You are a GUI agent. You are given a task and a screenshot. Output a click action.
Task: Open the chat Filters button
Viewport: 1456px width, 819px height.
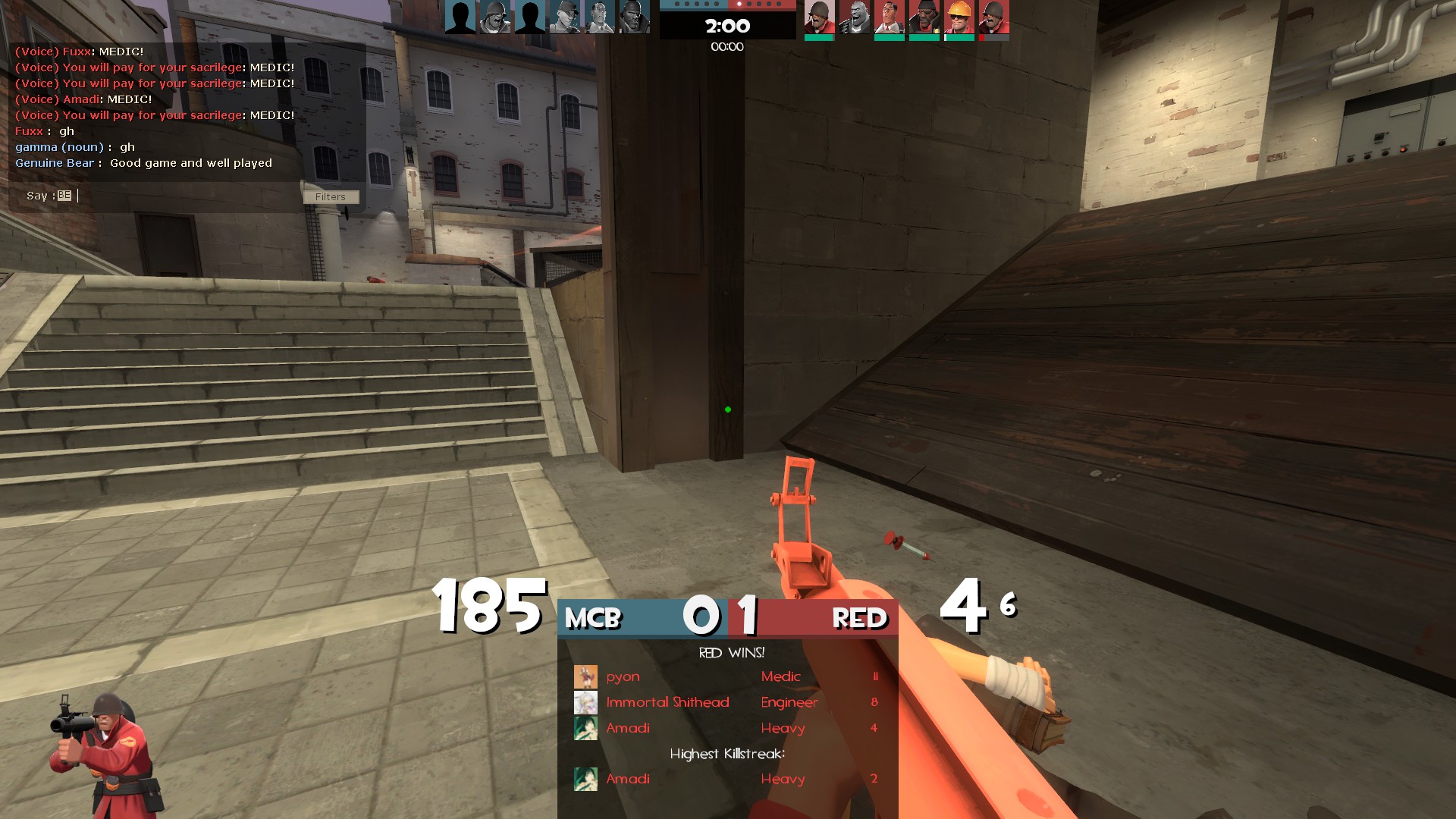(331, 197)
